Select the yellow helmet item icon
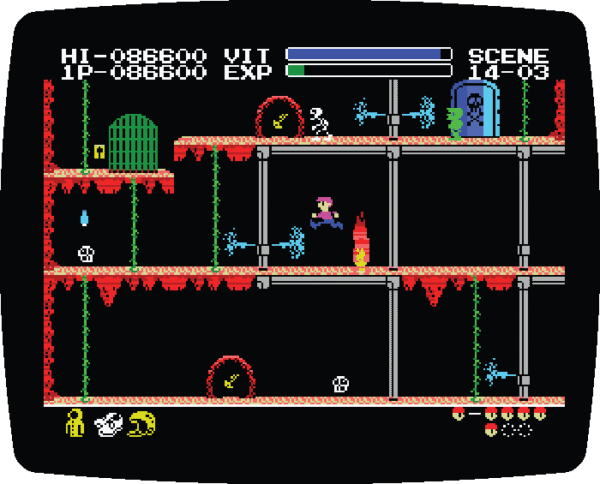 (x=142, y=424)
